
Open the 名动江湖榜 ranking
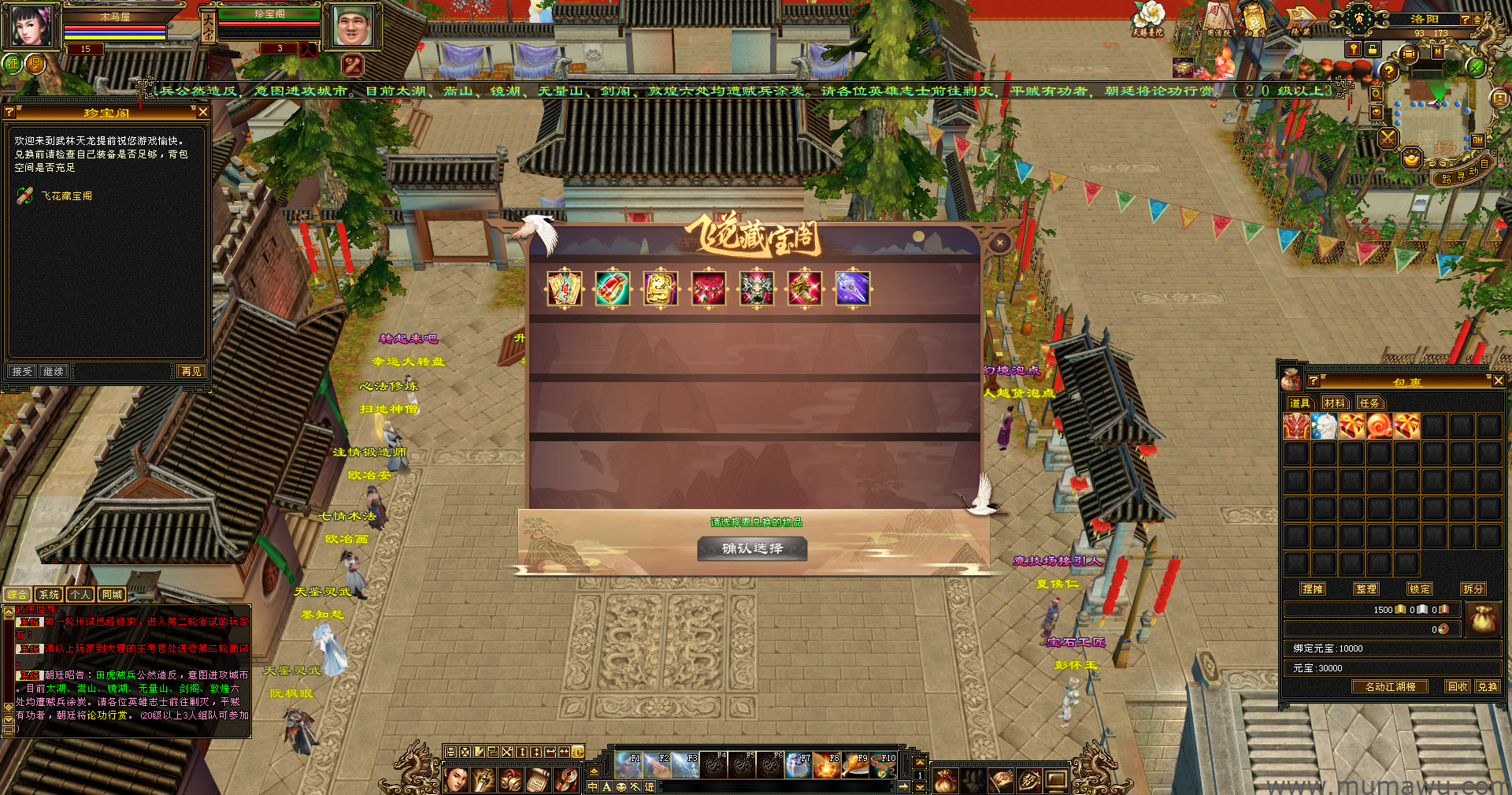click(1390, 686)
